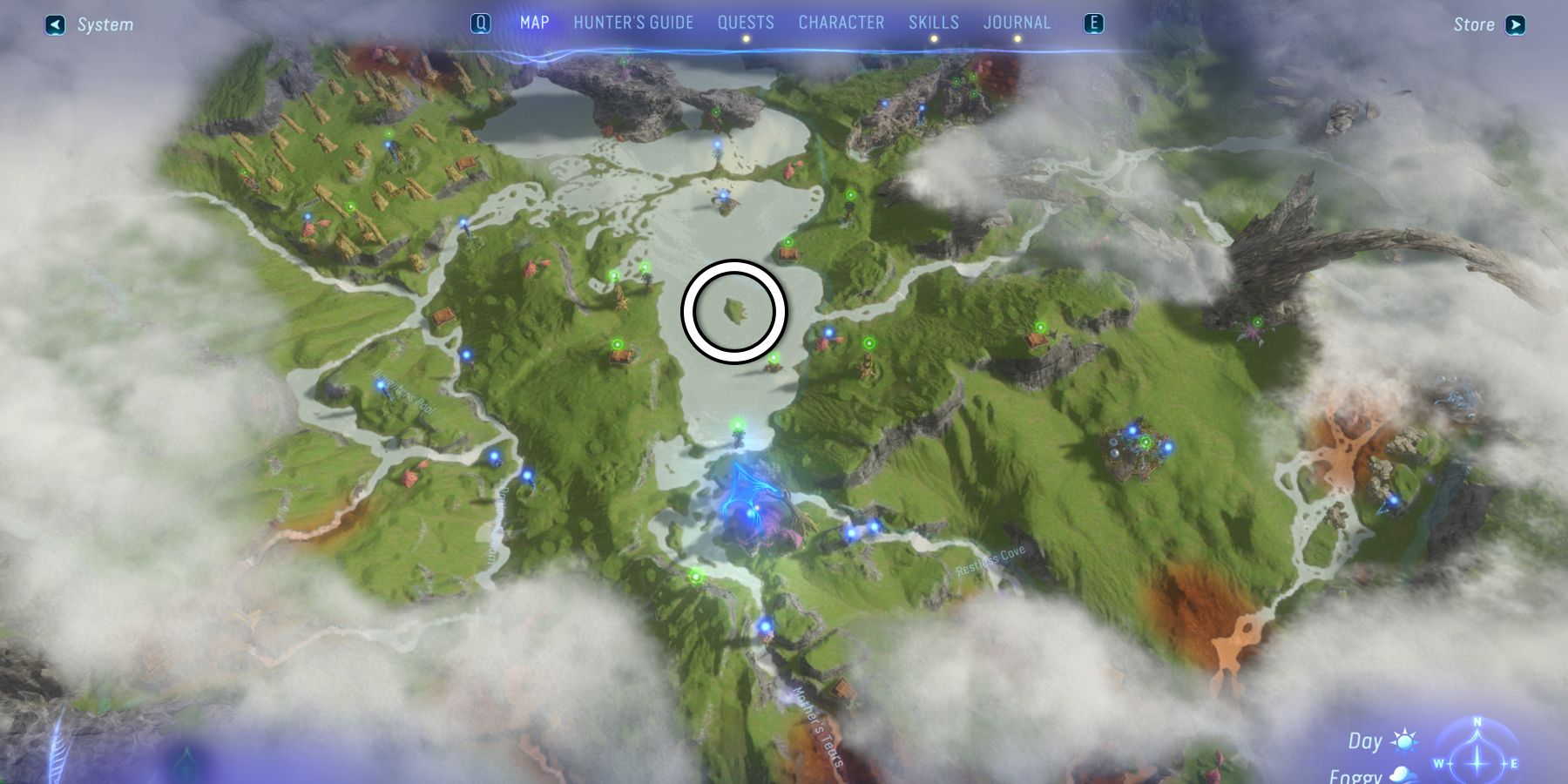Open the green fast-travel point near Hometree
Screen dimensions: 1568x784
pyautogui.click(x=738, y=424)
